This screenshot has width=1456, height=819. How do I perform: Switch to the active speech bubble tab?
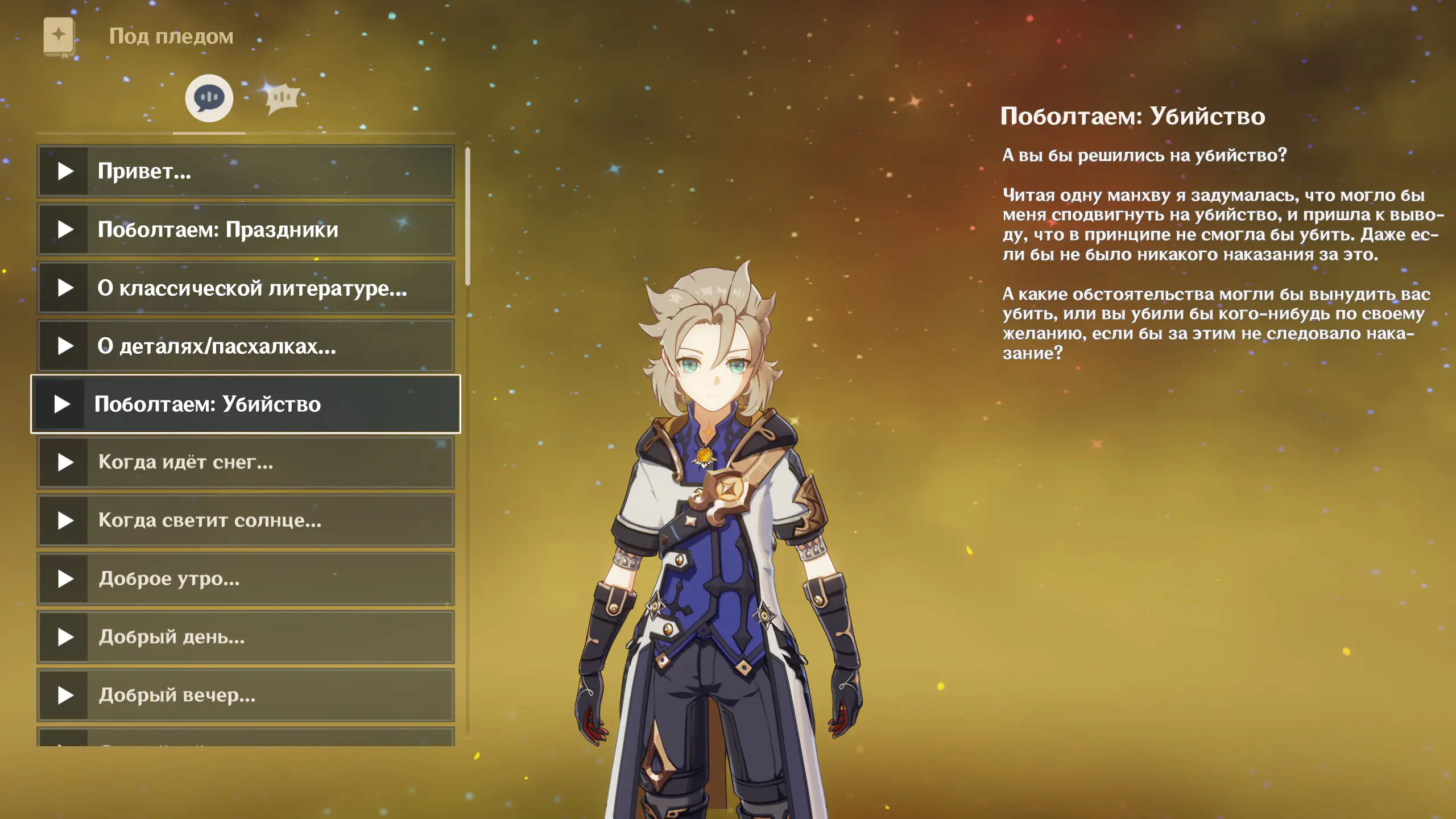[x=209, y=98]
